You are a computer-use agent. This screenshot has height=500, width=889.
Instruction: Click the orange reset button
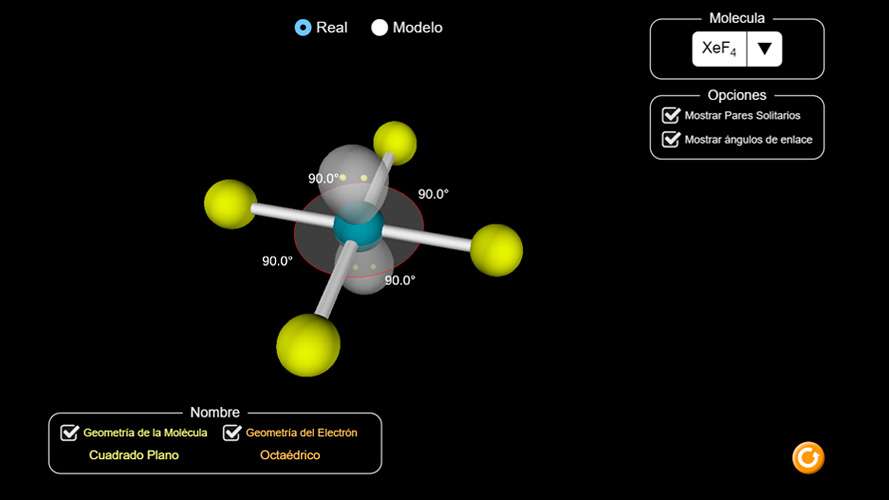[807, 458]
